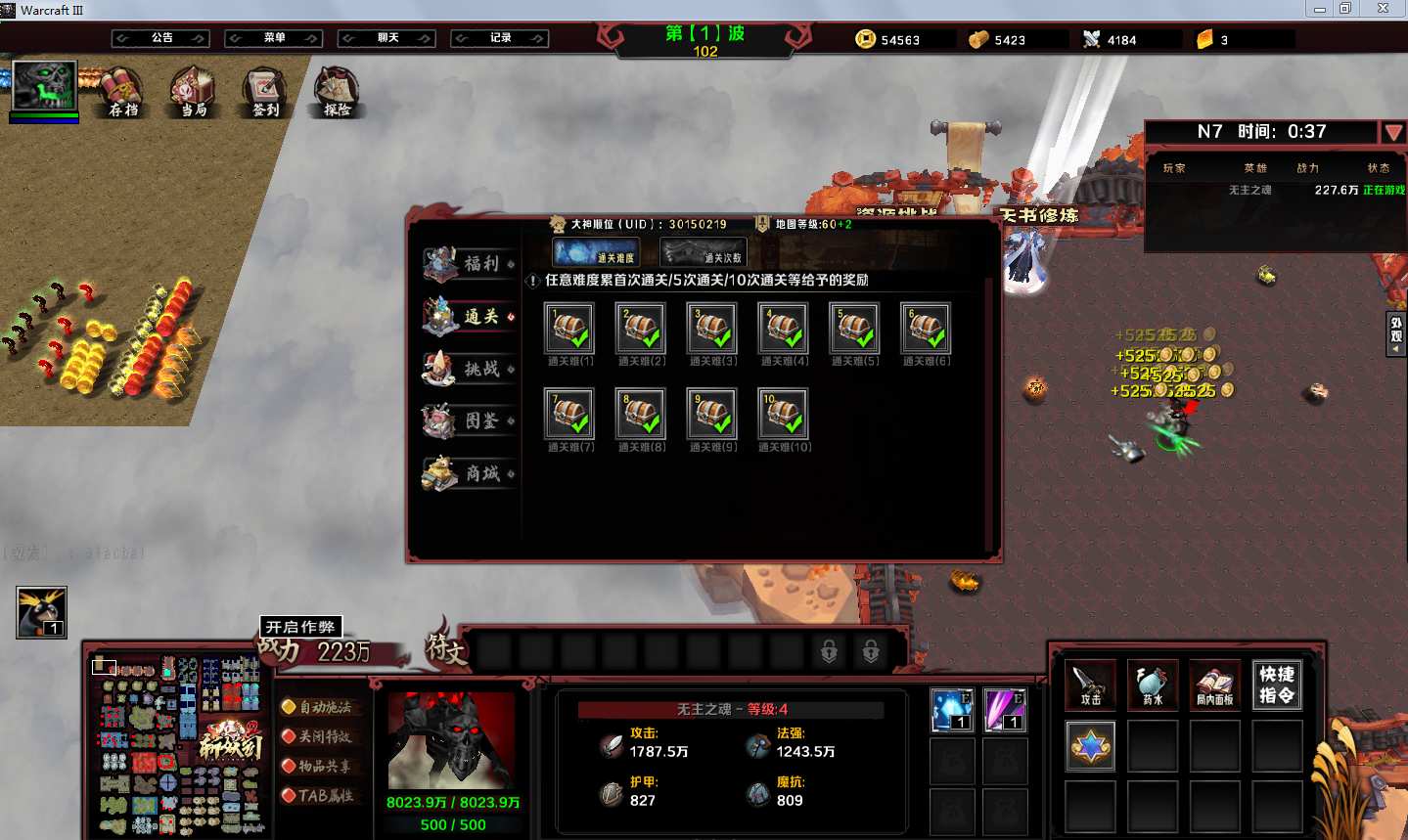Select the 挑战 challenge category
Image resolution: width=1408 pixels, height=840 pixels.
[x=470, y=369]
